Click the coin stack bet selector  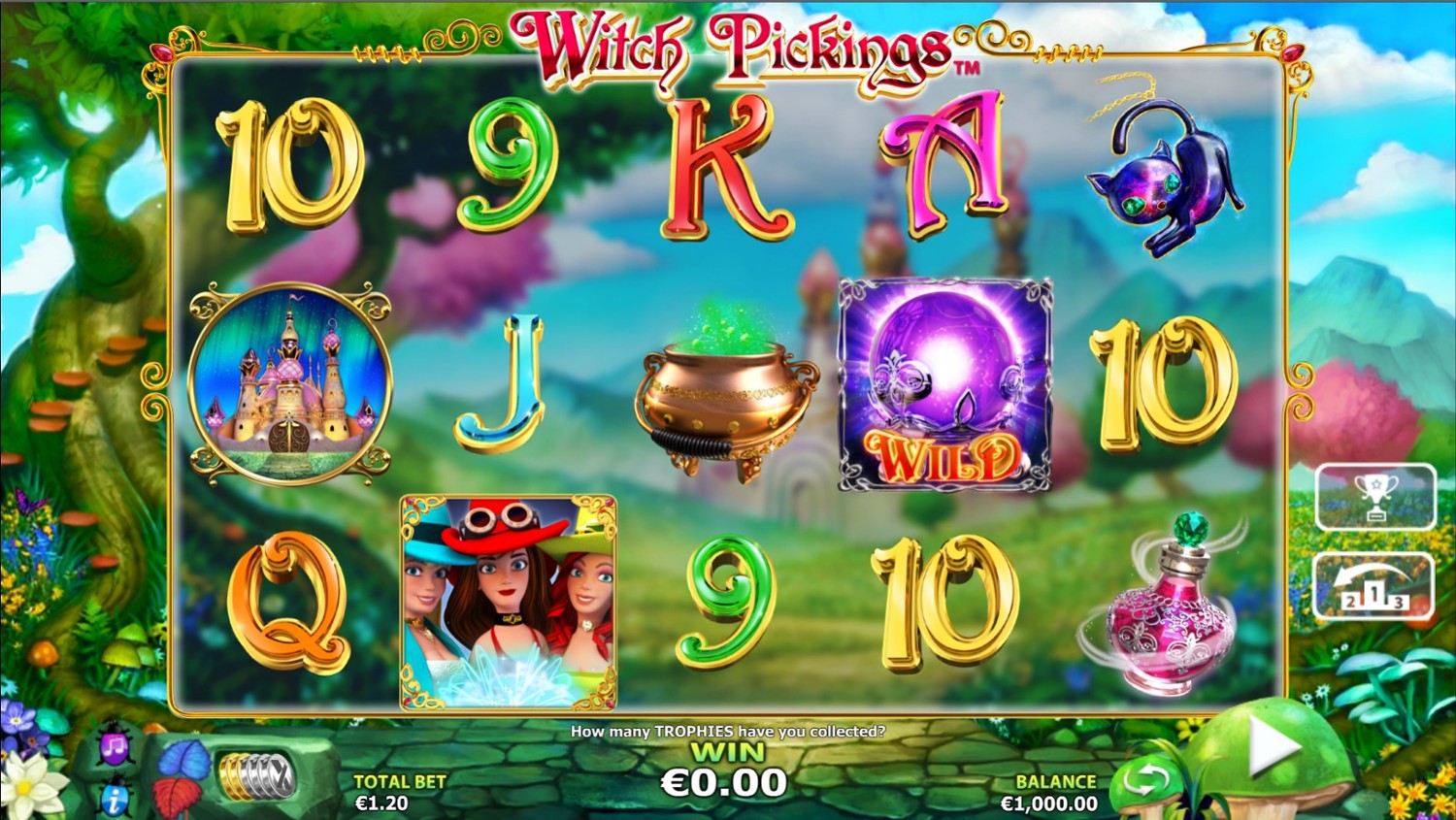pyautogui.click(x=255, y=776)
